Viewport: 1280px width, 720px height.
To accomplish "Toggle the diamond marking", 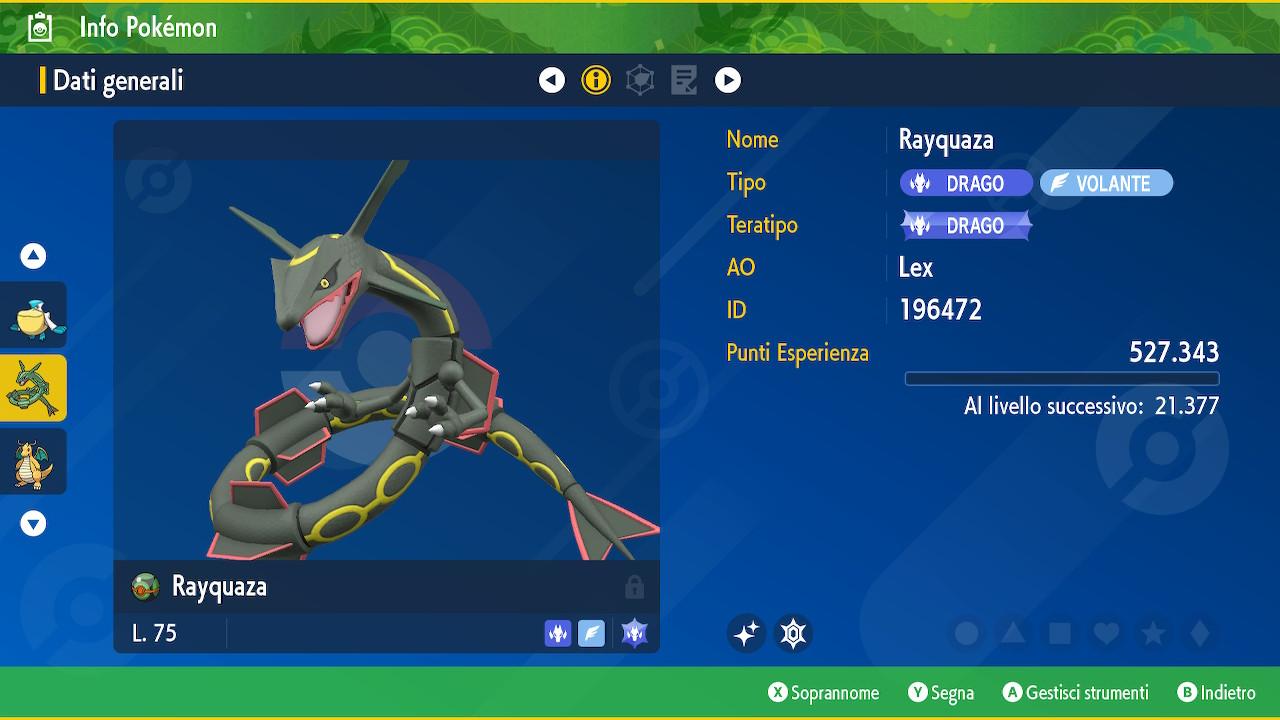I will click(1200, 633).
